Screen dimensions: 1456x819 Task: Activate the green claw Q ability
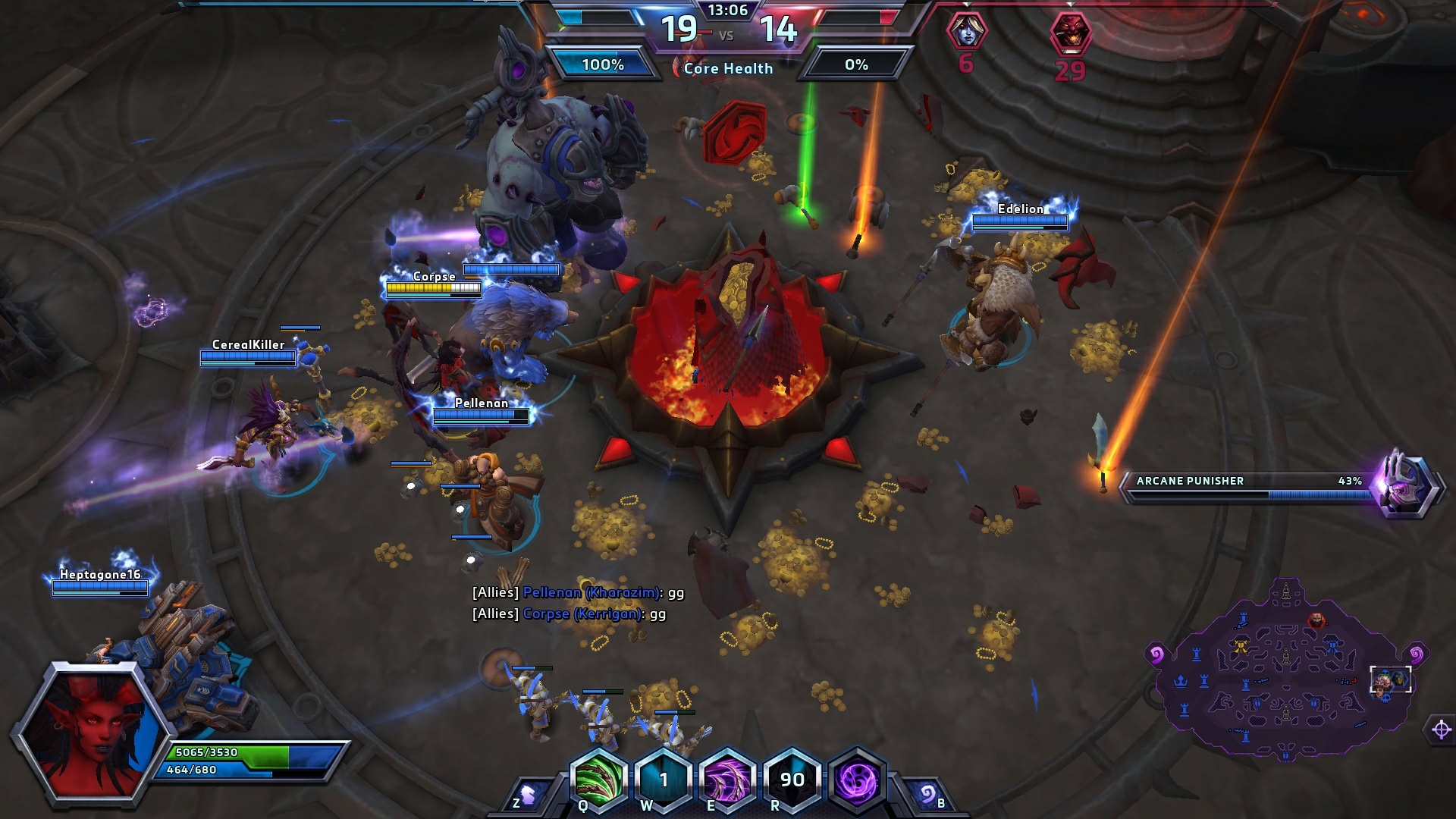pyautogui.click(x=599, y=780)
